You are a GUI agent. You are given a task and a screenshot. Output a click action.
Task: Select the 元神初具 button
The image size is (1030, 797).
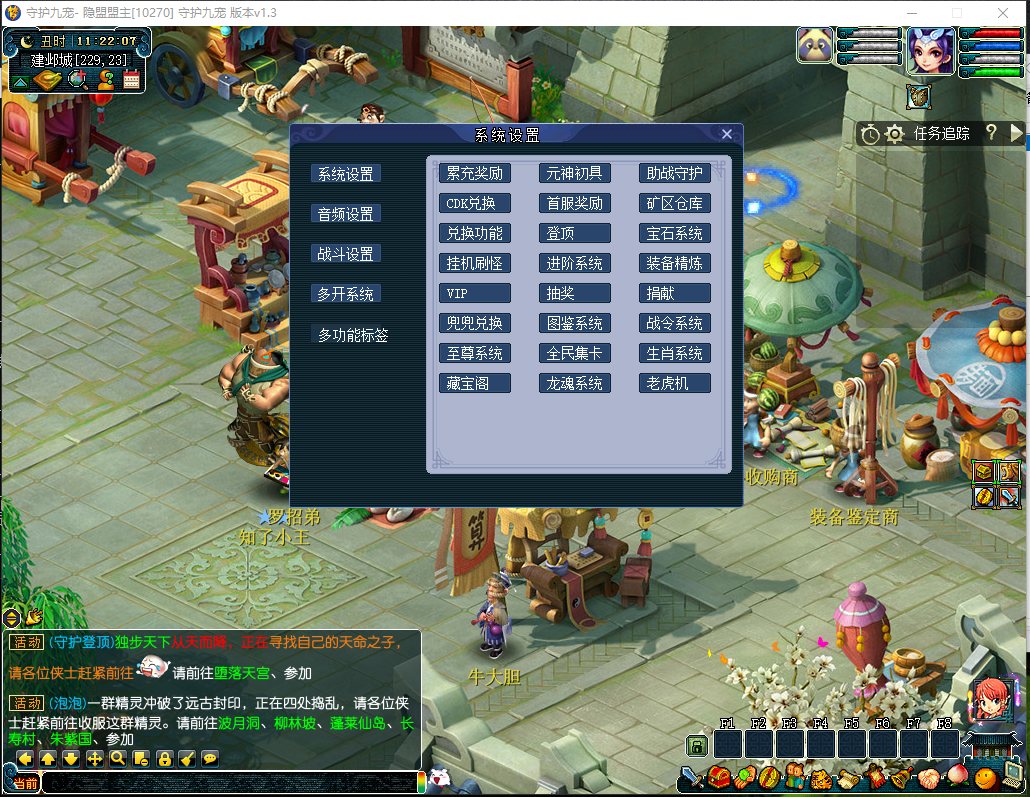coord(575,173)
